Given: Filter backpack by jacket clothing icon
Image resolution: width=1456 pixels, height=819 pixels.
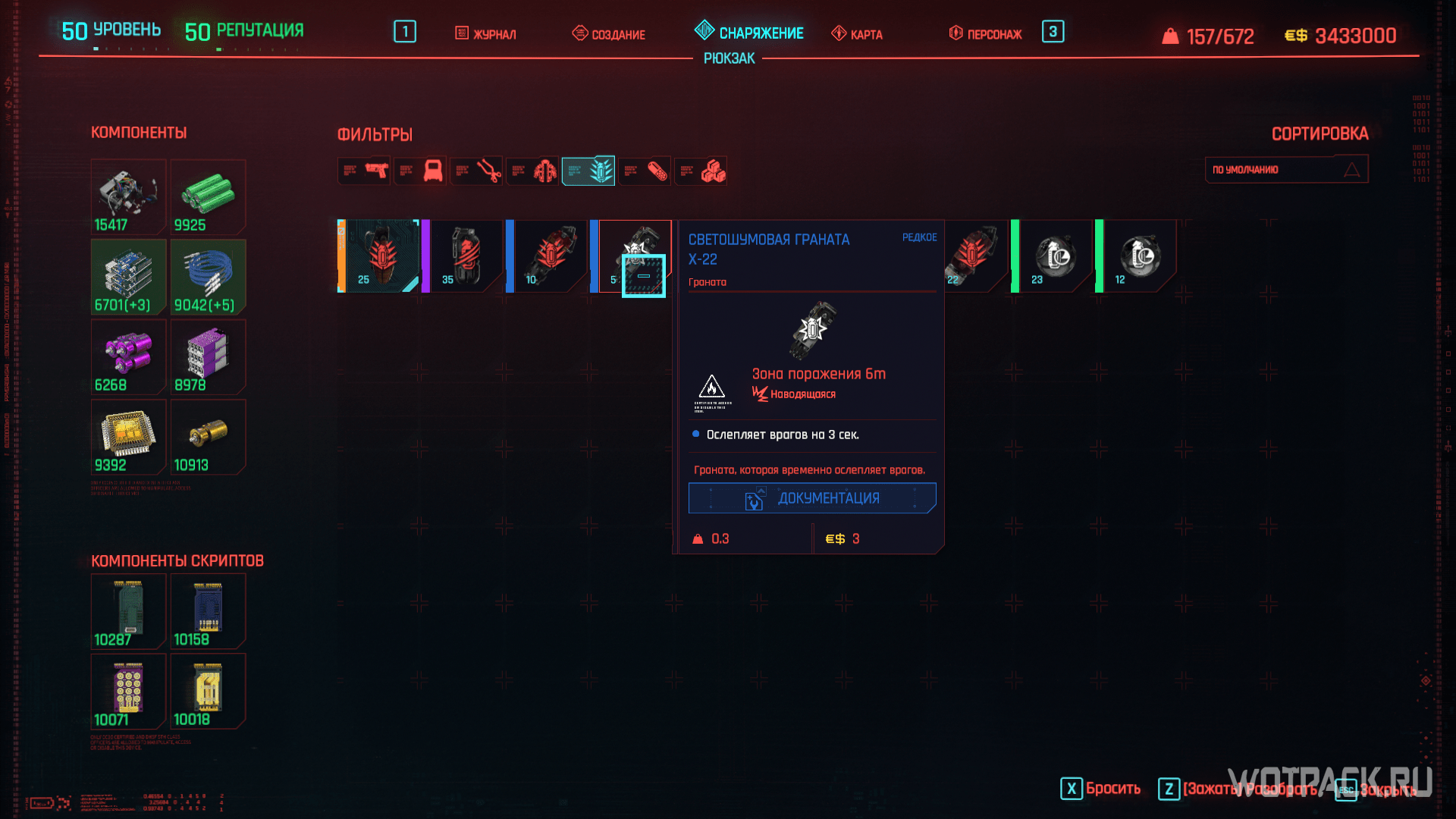Looking at the screenshot, I should 532,171.
